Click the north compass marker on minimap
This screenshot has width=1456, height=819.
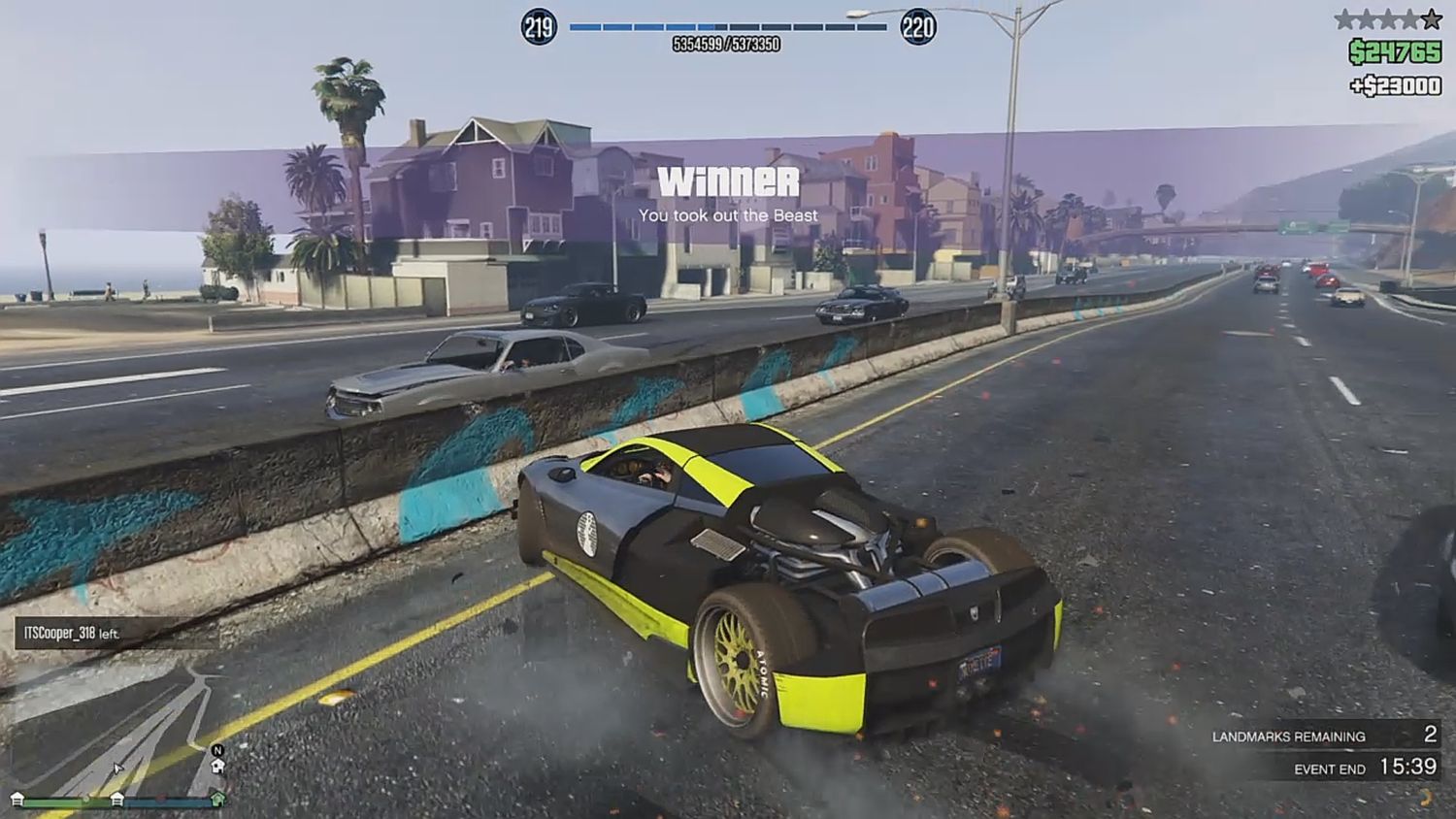pyautogui.click(x=217, y=750)
